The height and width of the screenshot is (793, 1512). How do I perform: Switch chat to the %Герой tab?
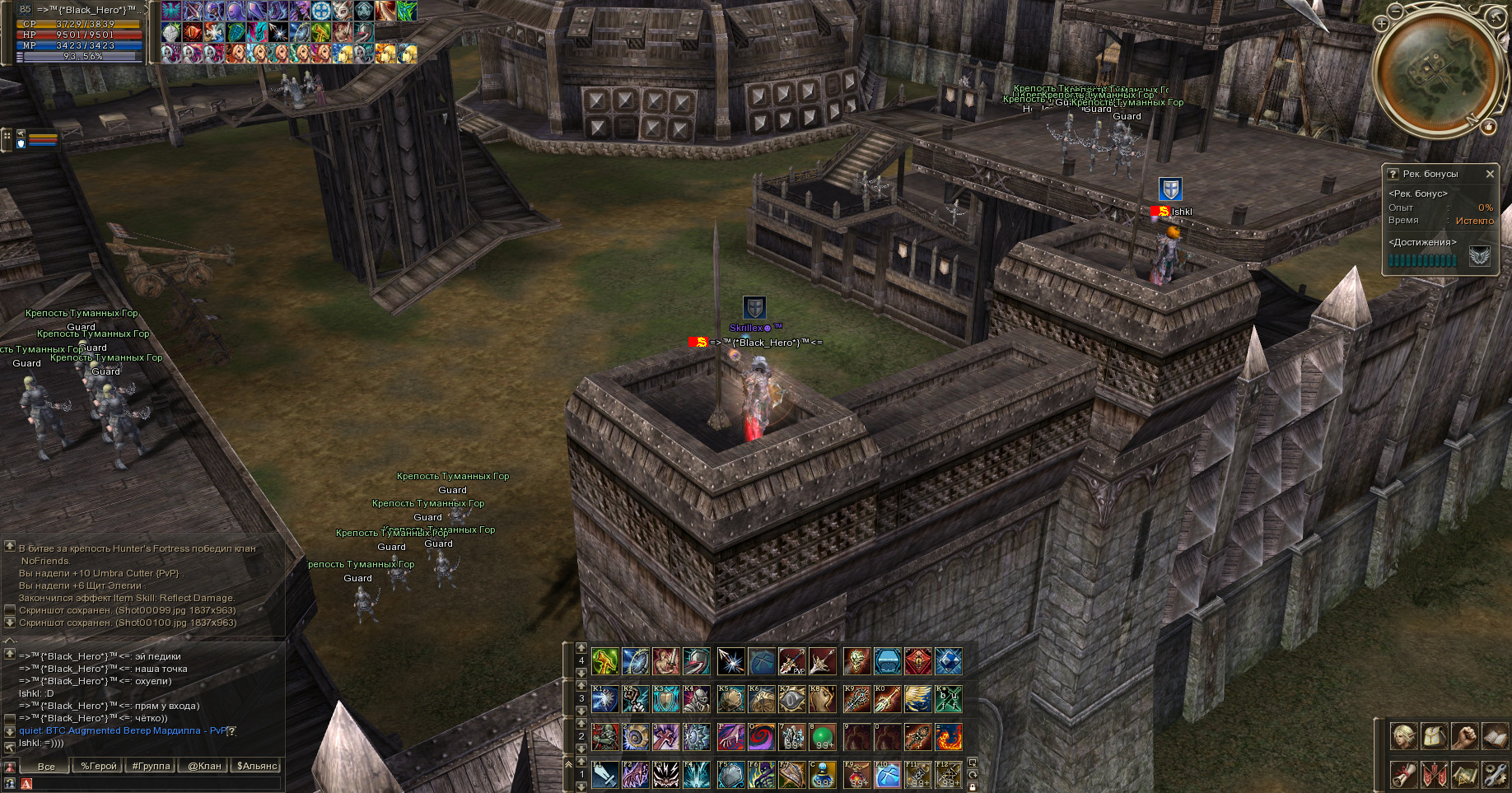coord(99,766)
